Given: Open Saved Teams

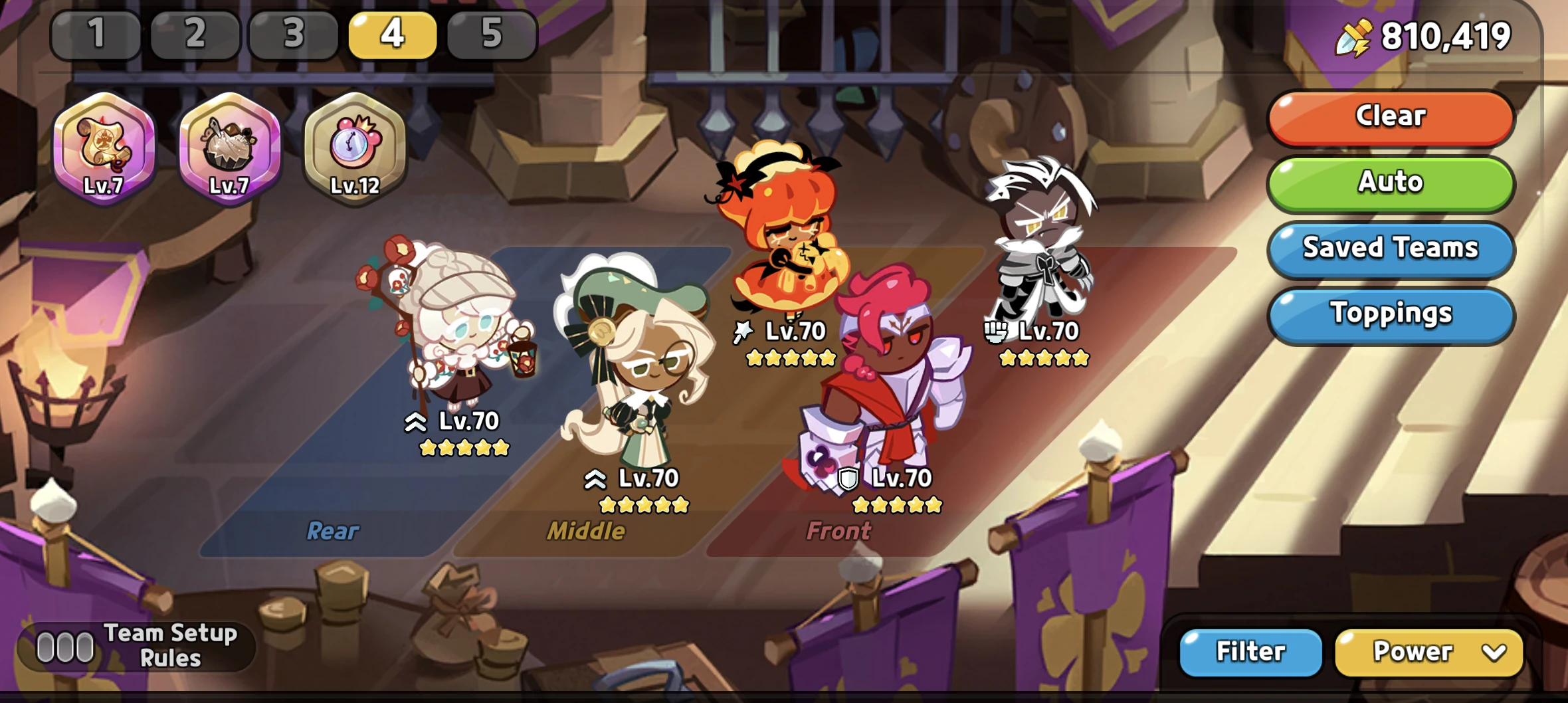Looking at the screenshot, I should [1390, 249].
